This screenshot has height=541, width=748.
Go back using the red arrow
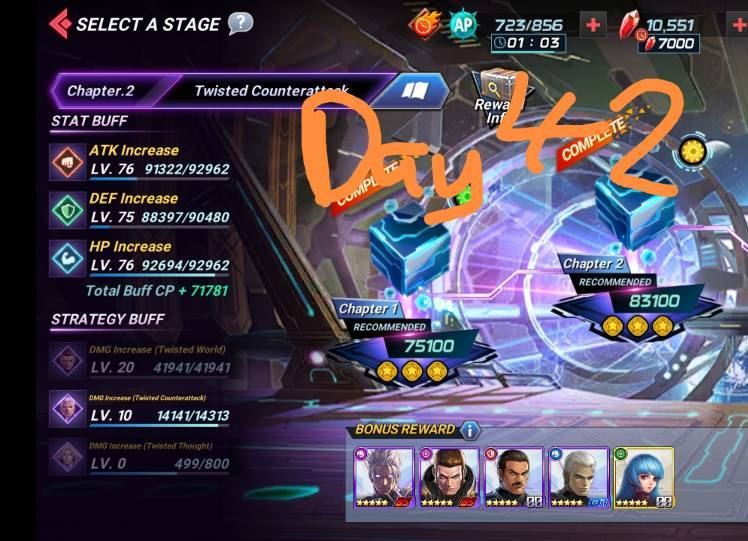(59, 23)
